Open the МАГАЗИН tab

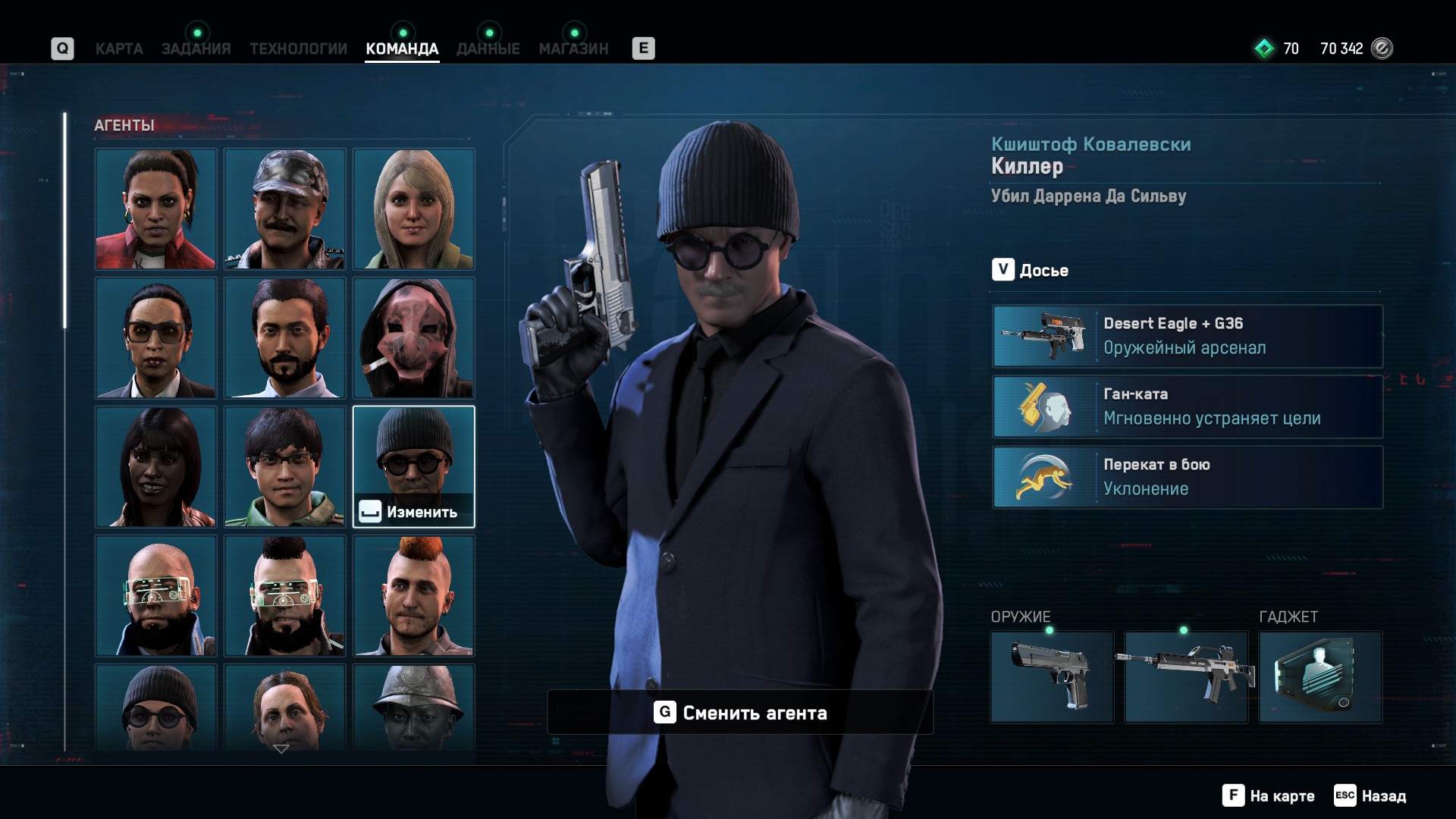point(573,49)
